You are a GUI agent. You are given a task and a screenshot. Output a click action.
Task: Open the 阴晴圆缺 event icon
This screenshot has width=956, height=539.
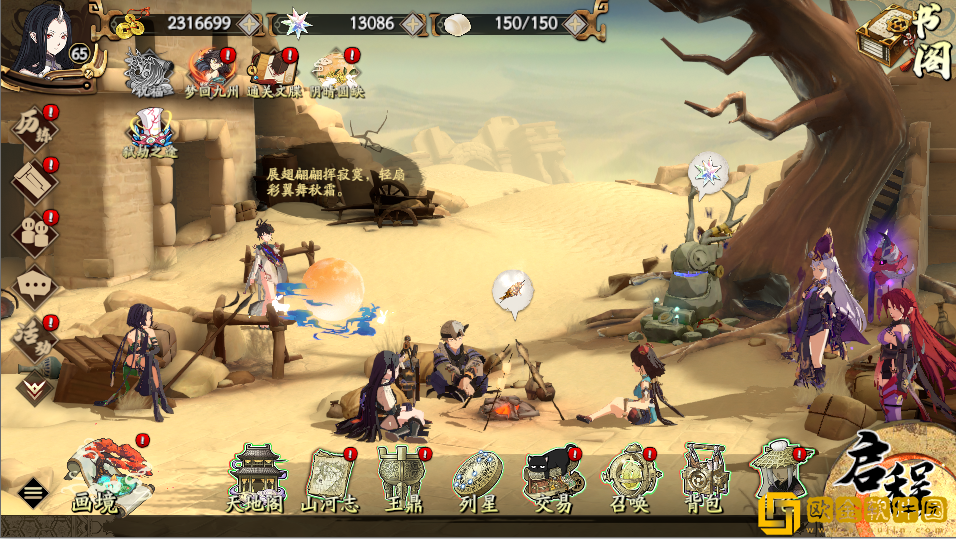[x=335, y=72]
